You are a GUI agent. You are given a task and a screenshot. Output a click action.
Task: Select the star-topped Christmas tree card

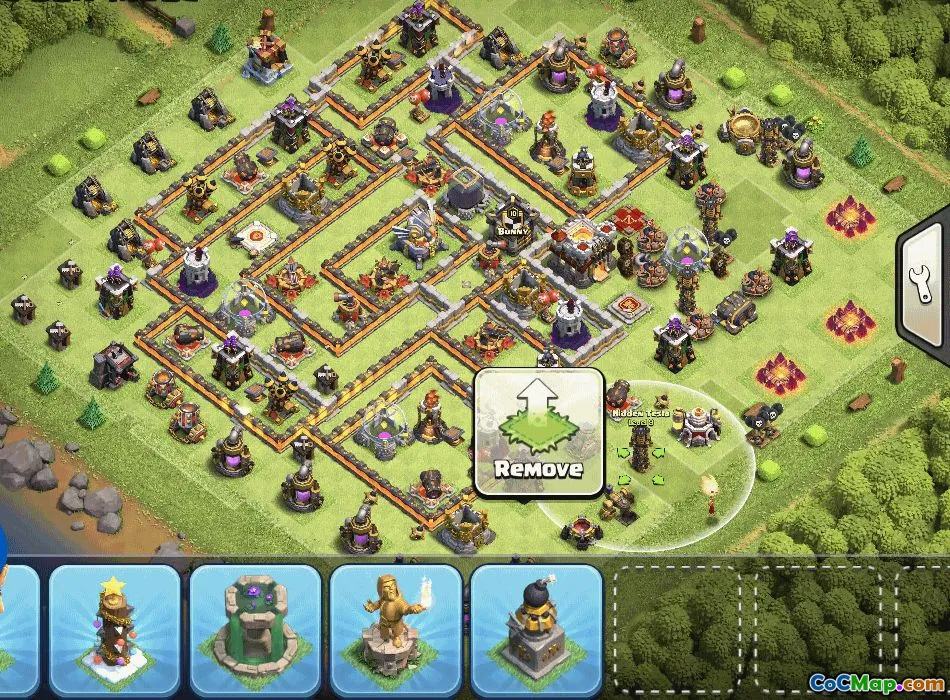113,630
